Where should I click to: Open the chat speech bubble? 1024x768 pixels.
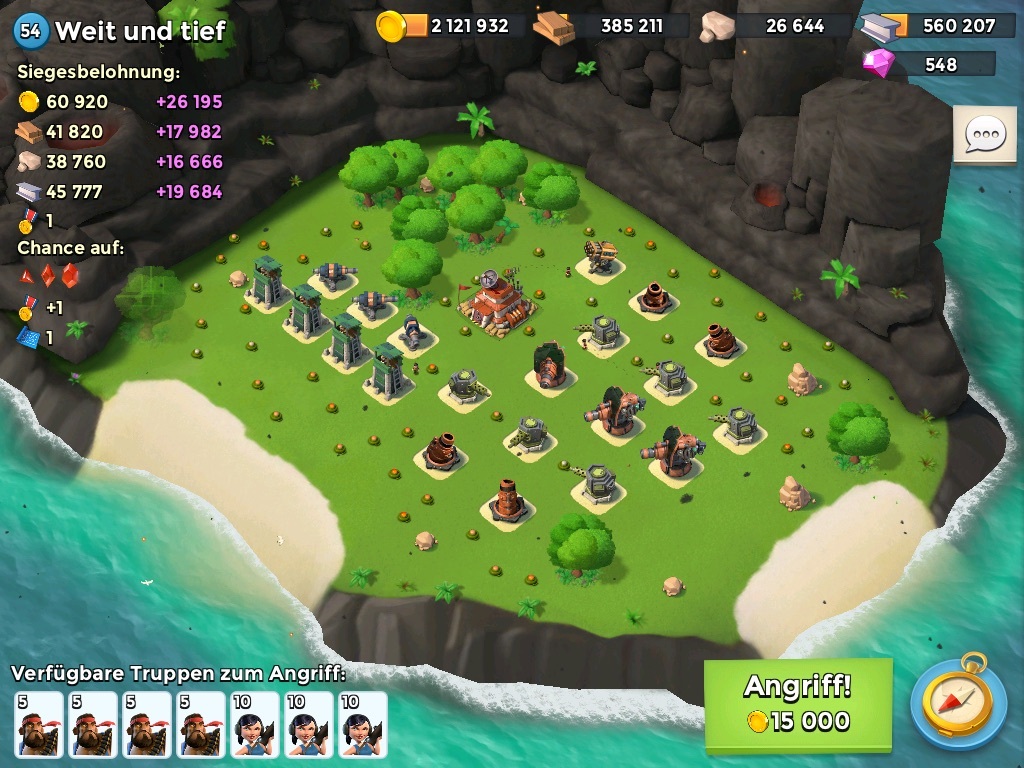pyautogui.click(x=985, y=134)
